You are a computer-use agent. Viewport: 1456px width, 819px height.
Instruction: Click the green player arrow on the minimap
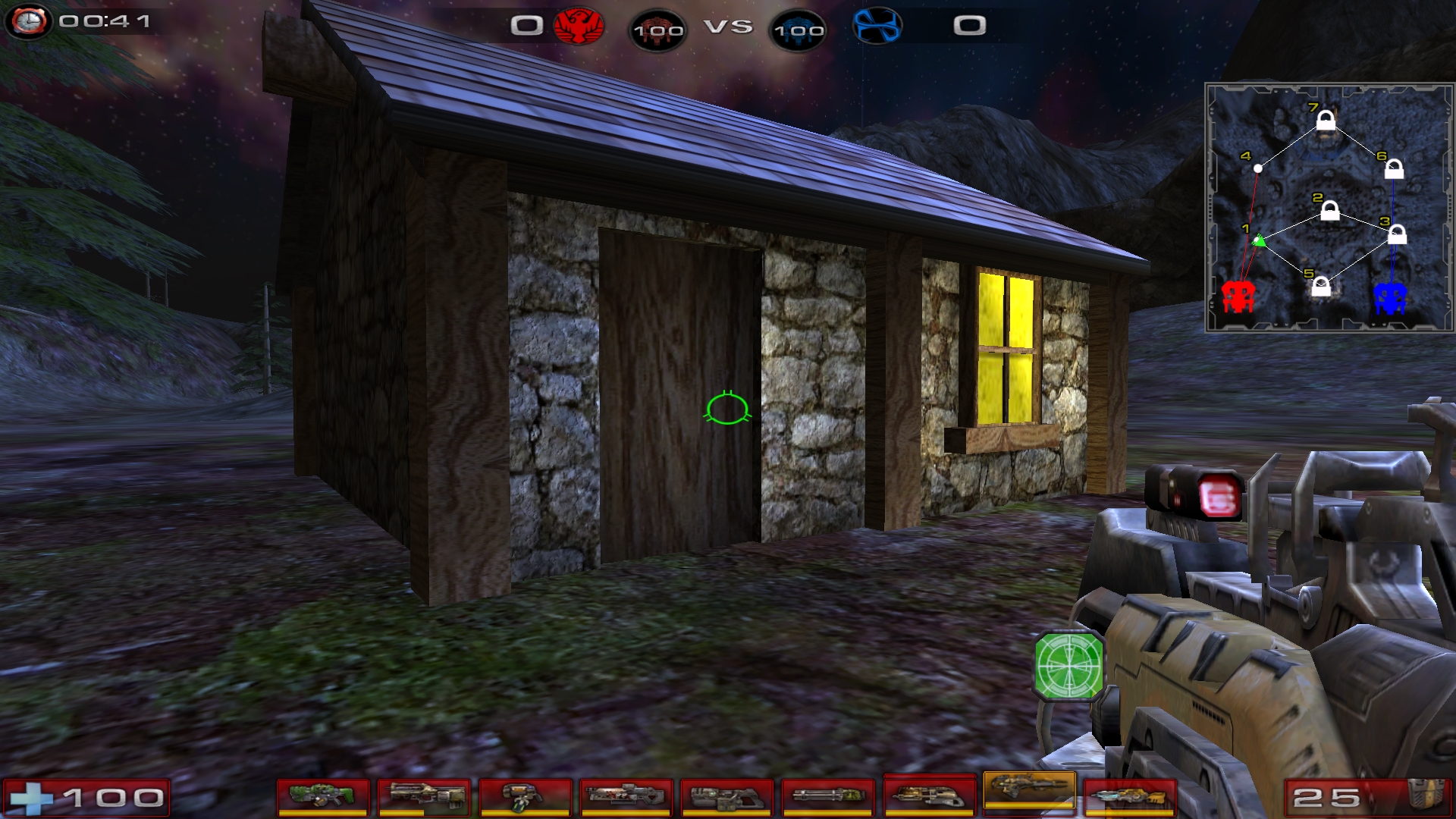[x=1259, y=241]
